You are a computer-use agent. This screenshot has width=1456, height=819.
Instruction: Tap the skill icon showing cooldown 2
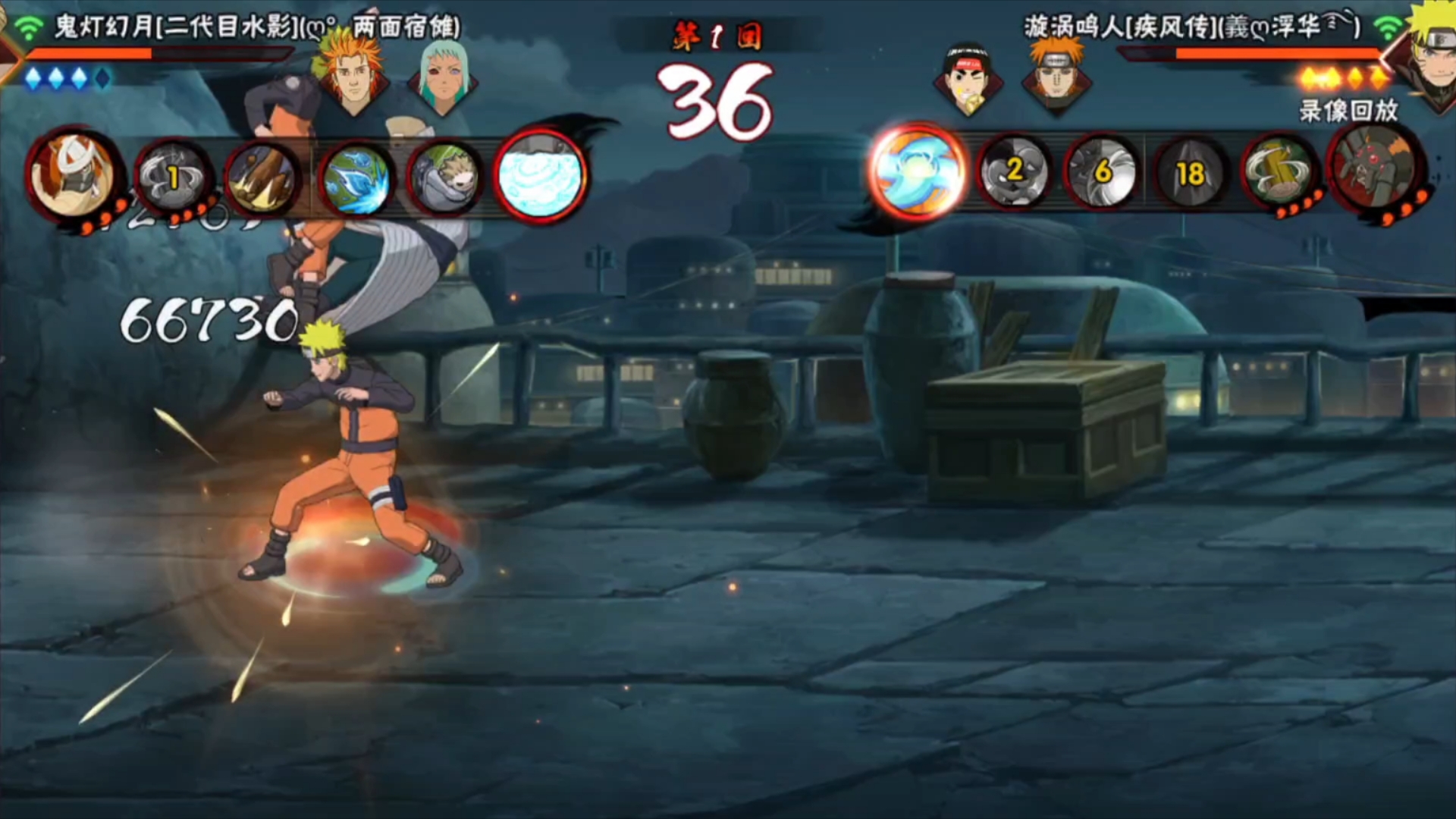click(x=1014, y=172)
